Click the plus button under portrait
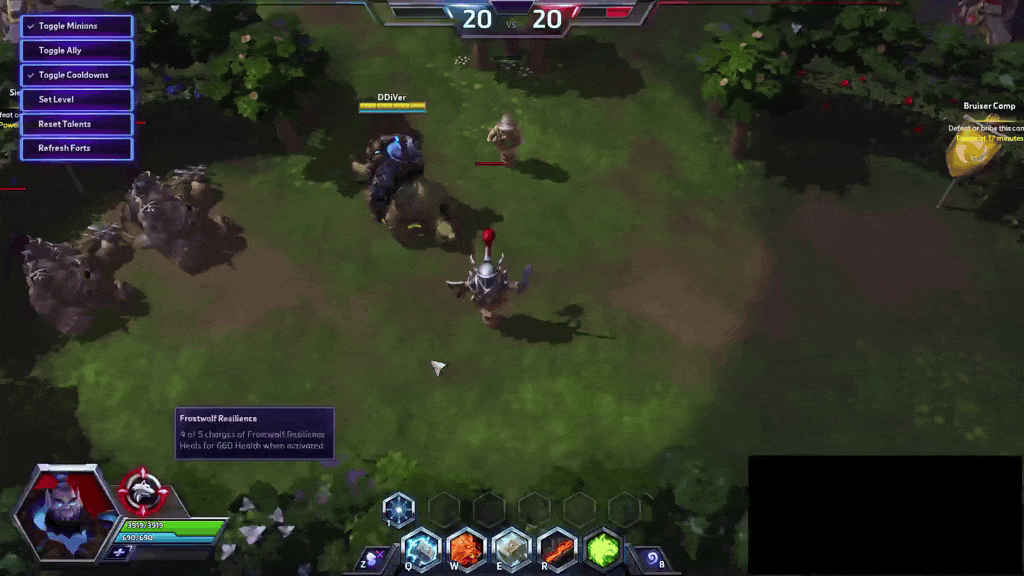The width and height of the screenshot is (1024, 576). (120, 552)
